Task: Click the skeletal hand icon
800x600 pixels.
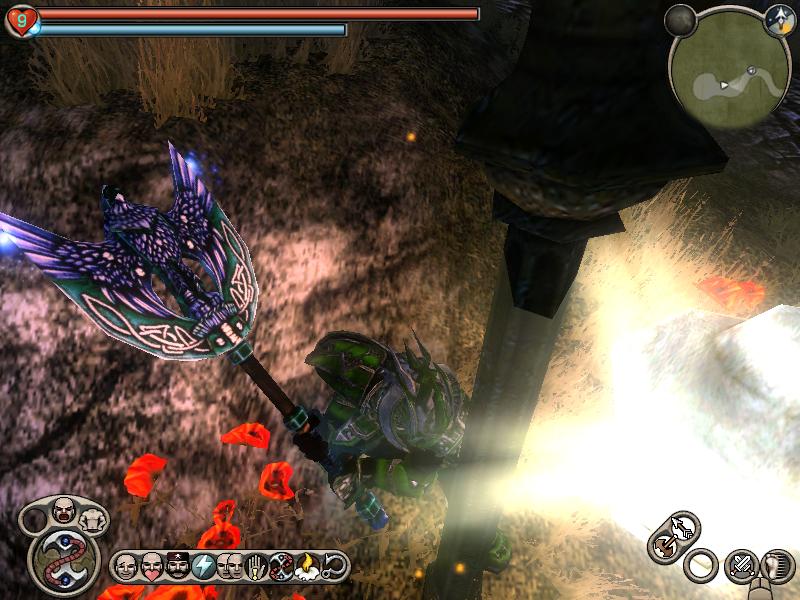Action: click(255, 566)
